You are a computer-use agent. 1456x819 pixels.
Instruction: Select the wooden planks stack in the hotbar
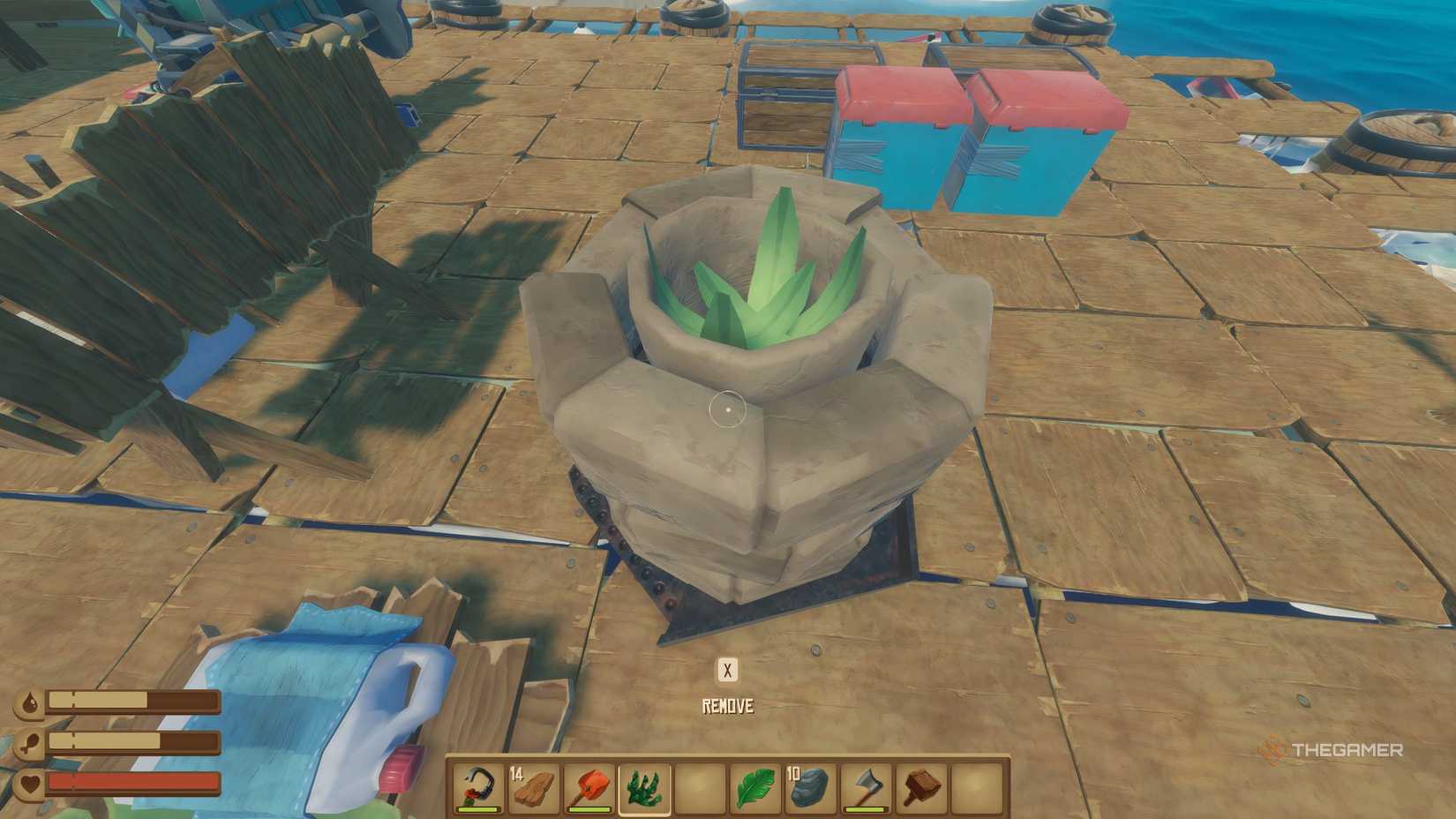[535, 788]
